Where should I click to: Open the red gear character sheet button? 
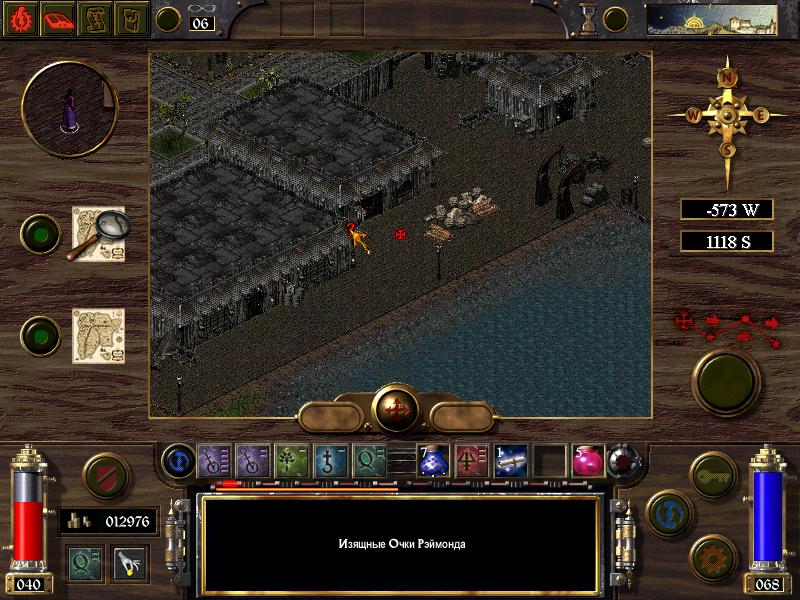[x=22, y=18]
